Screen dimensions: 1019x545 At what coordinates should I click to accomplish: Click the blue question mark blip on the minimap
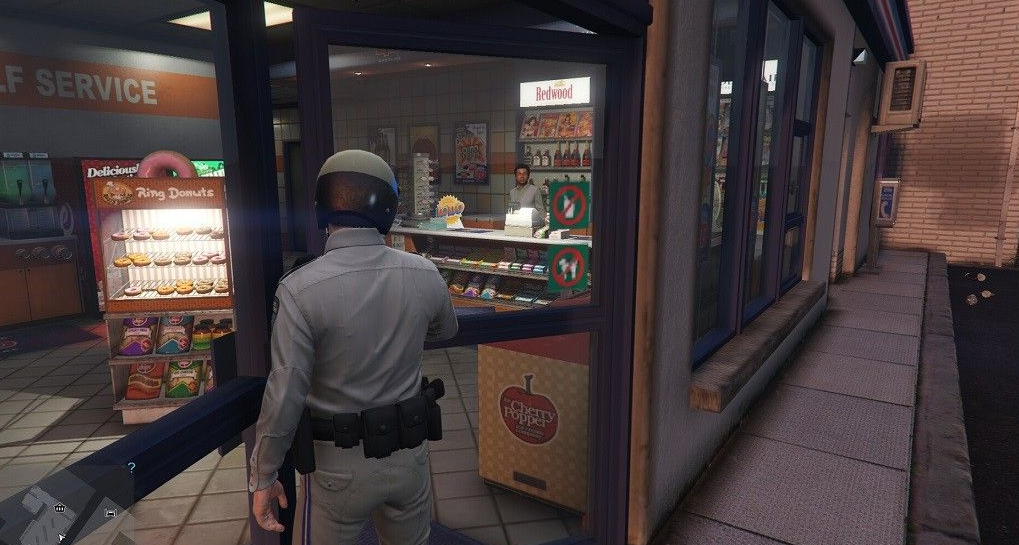click(131, 467)
